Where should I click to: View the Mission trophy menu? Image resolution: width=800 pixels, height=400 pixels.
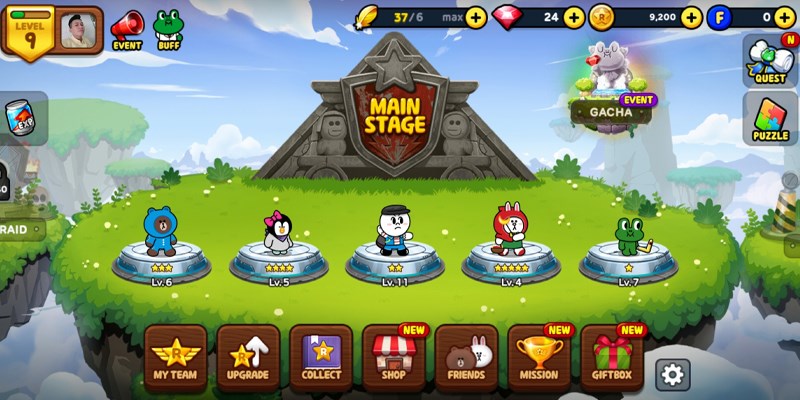coord(540,358)
